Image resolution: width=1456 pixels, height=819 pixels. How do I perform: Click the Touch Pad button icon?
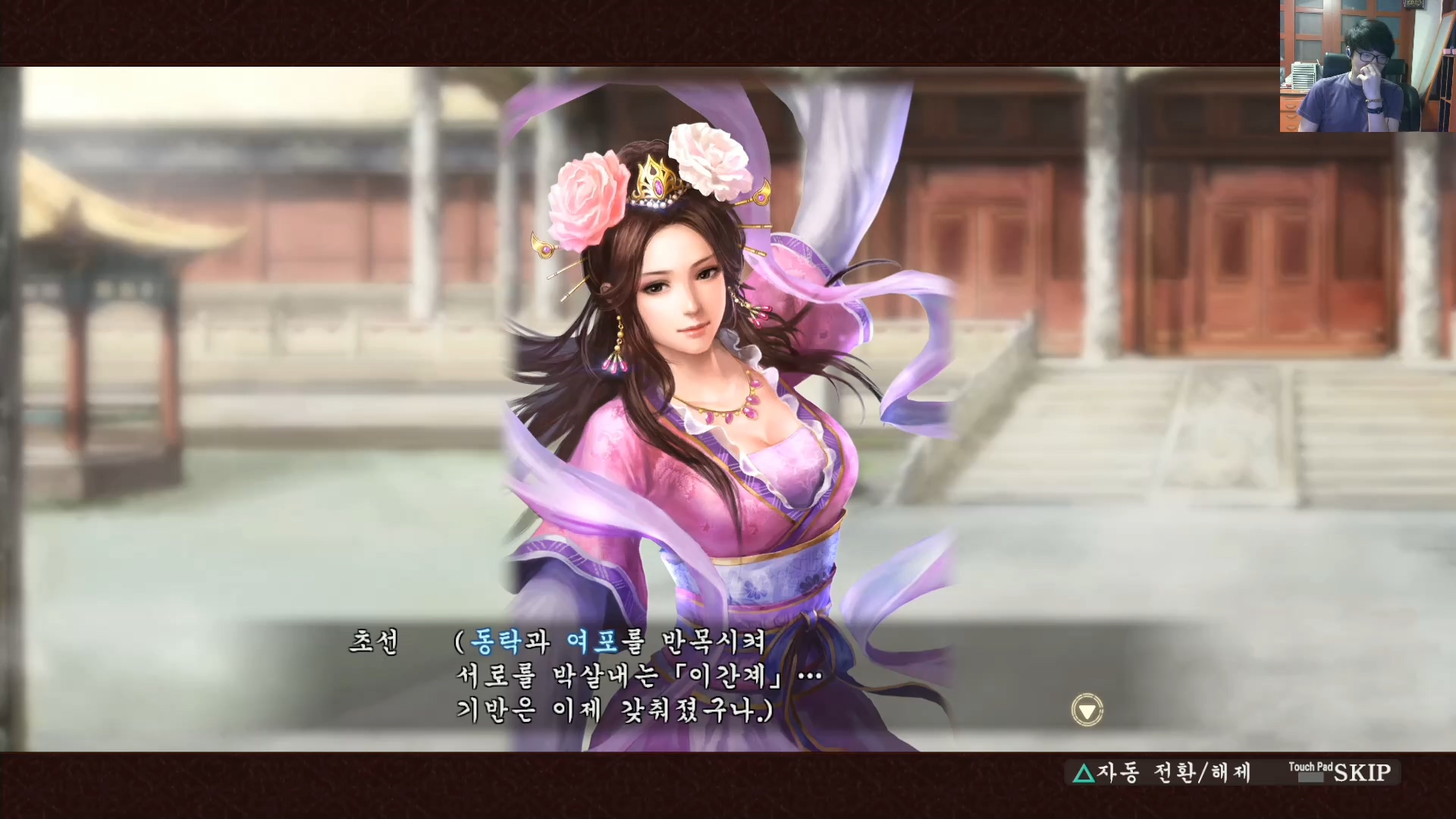[x=1310, y=771]
